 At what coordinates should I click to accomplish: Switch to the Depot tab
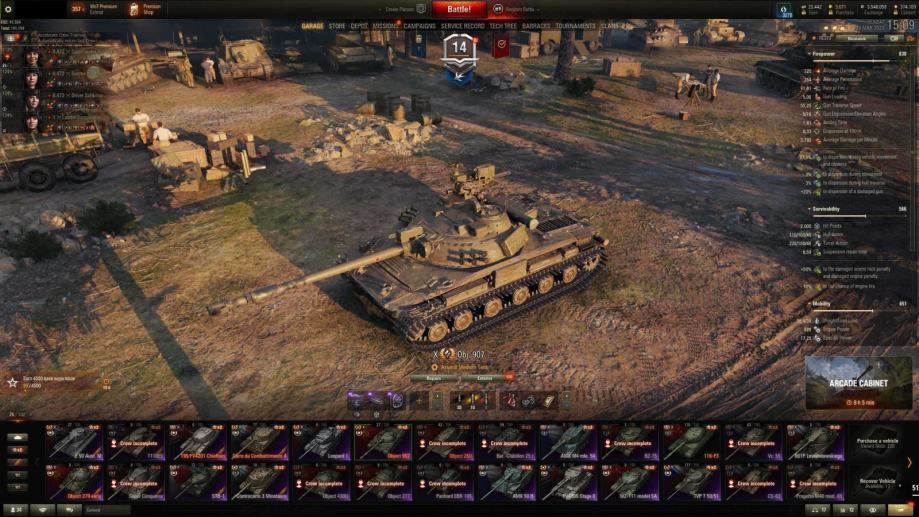(359, 26)
